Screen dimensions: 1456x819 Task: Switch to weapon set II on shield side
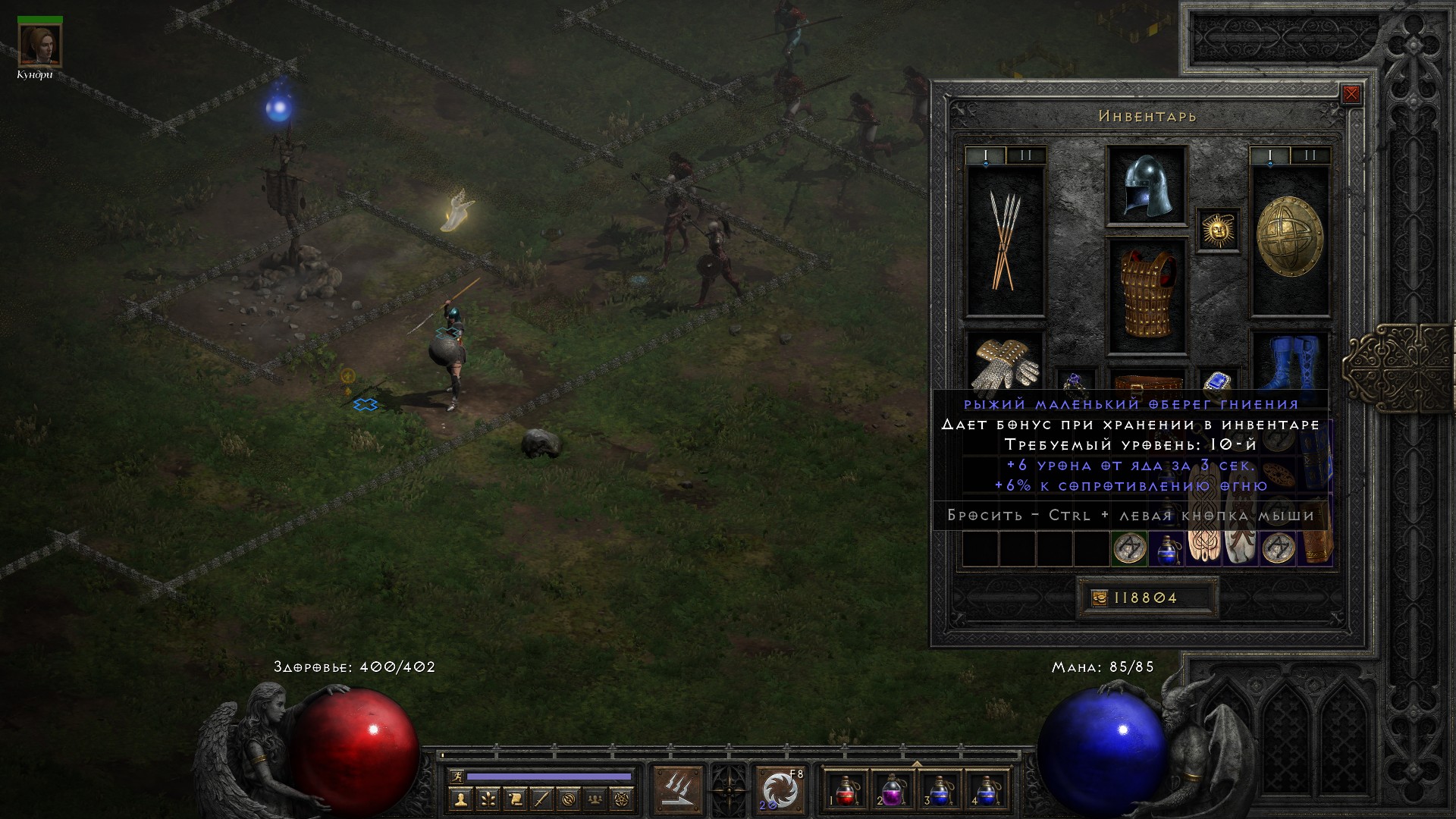tap(1310, 156)
